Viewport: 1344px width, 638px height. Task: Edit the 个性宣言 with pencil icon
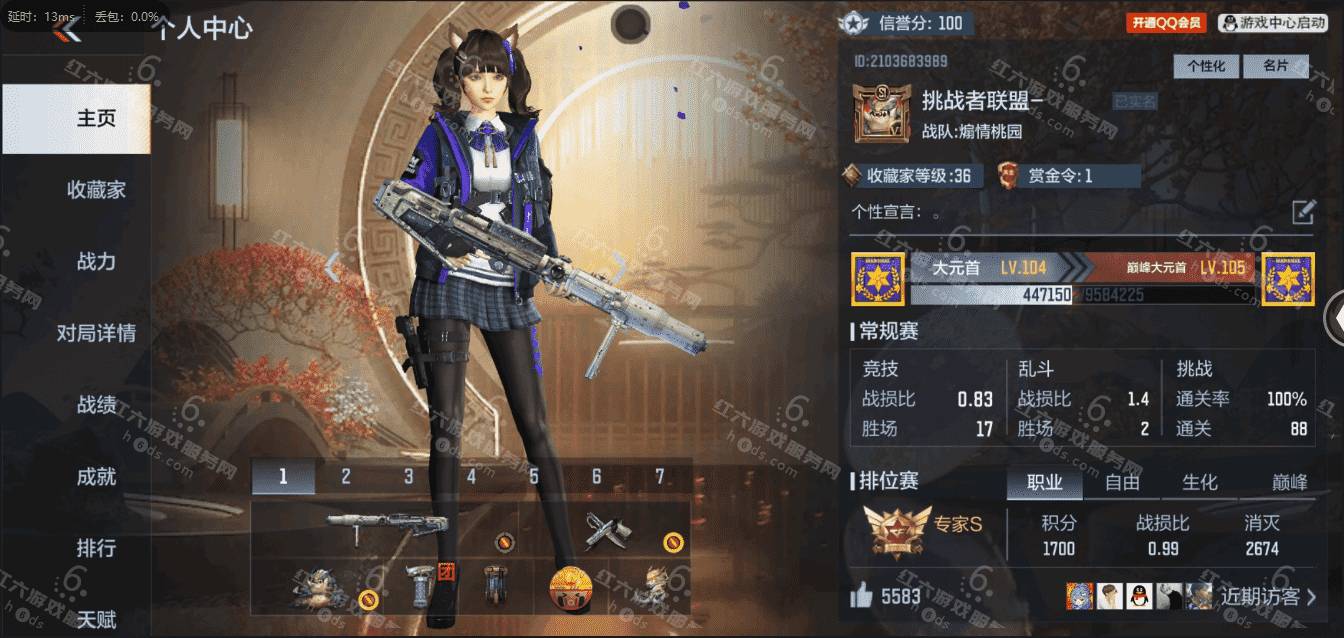tap(1303, 212)
